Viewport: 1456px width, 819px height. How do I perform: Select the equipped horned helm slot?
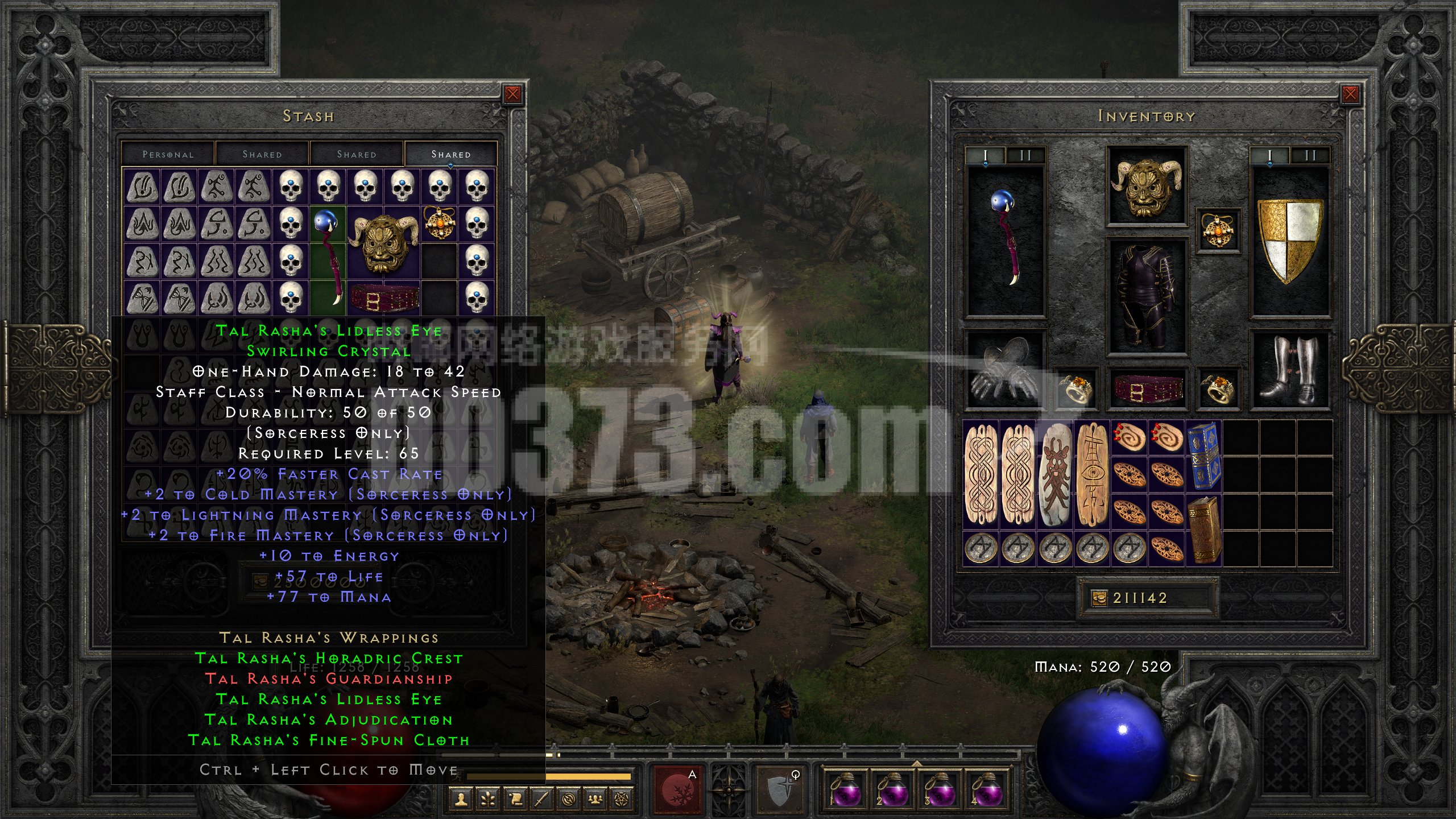[1146, 186]
